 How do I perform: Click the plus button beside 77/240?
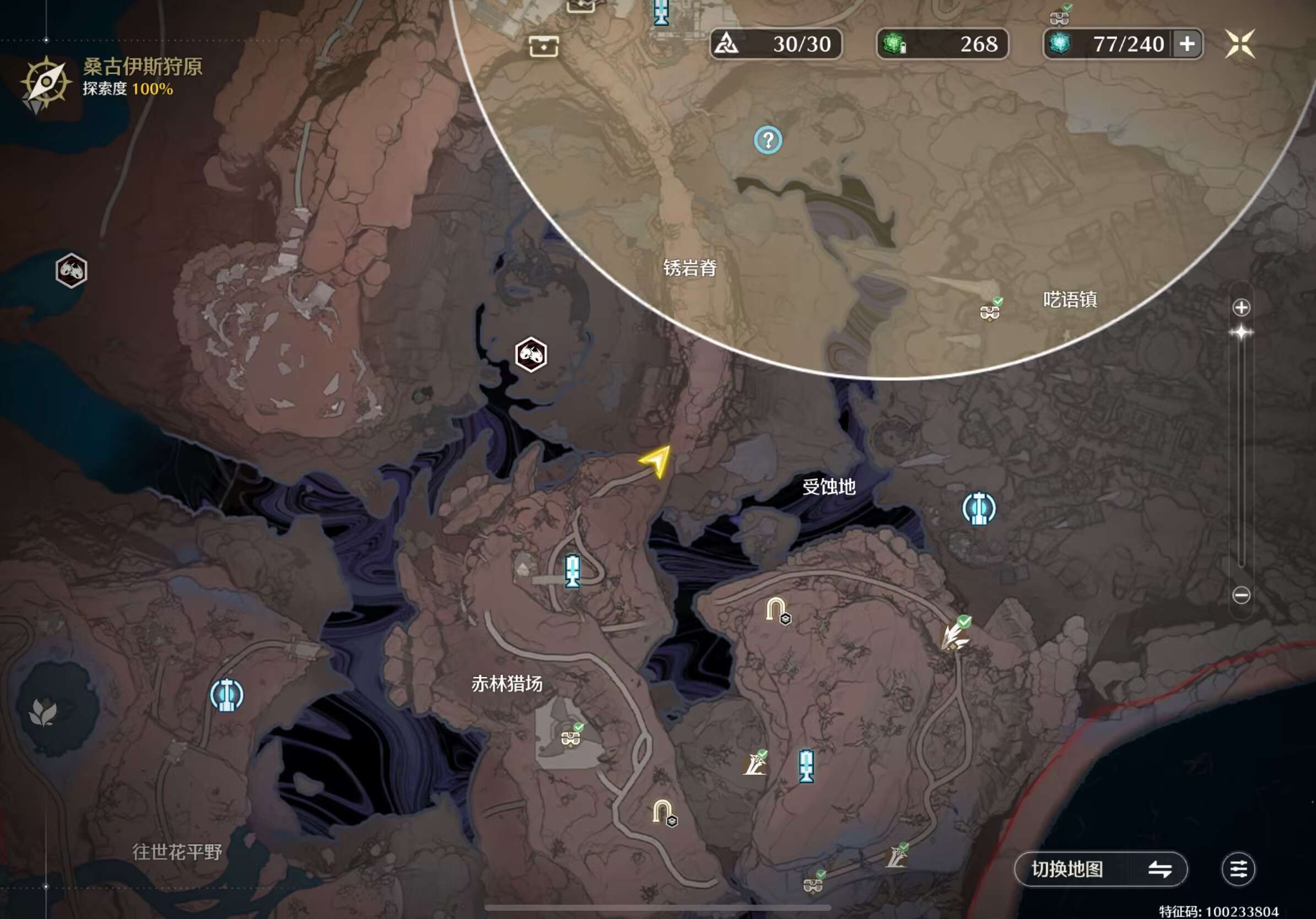coord(1188,44)
